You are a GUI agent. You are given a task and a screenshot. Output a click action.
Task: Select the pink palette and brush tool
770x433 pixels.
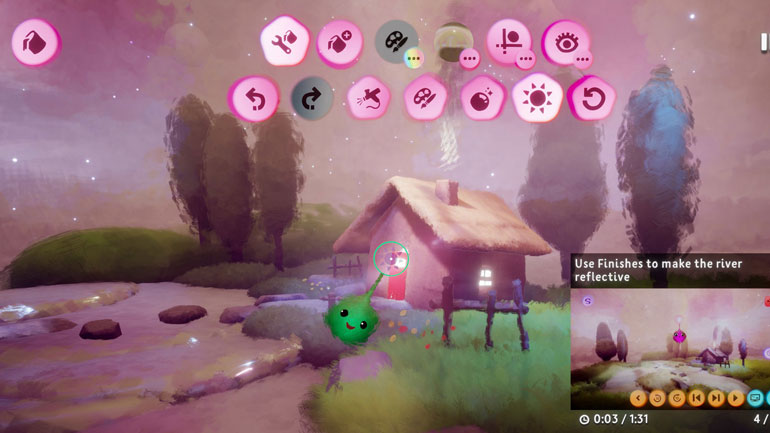click(424, 99)
